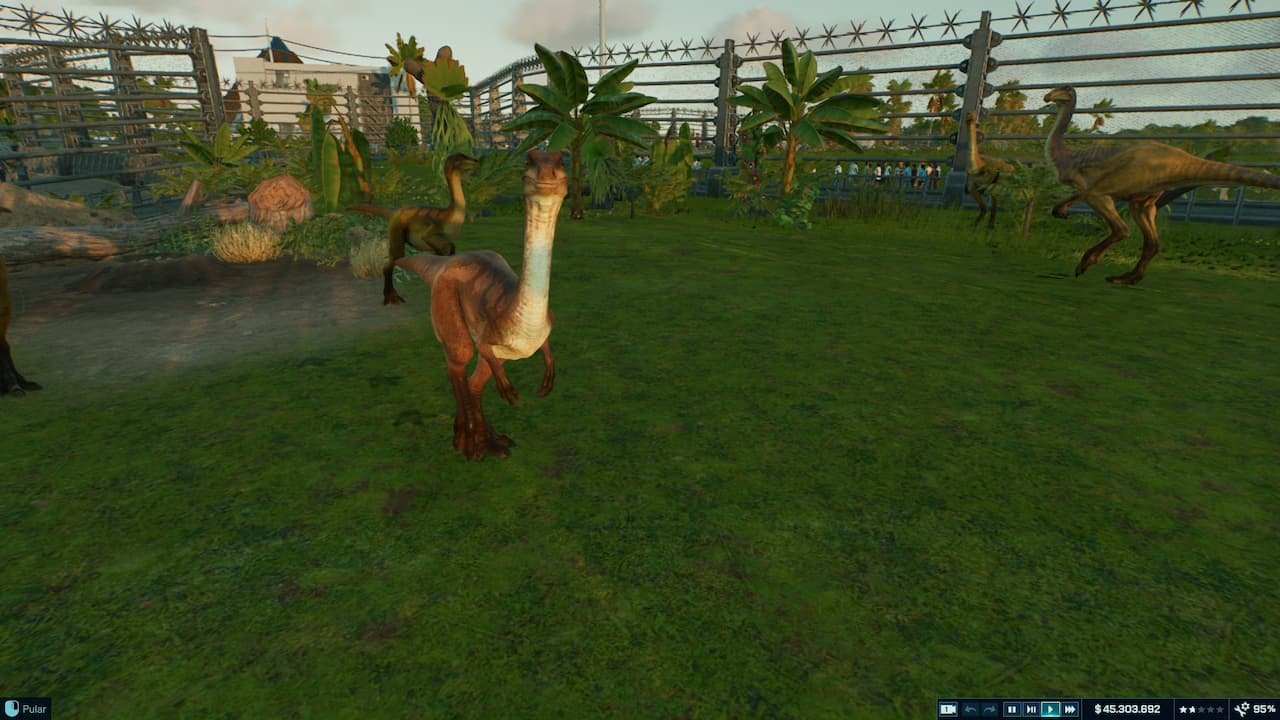Open the capture/camera mode icon
The width and height of the screenshot is (1280, 720).
coord(948,707)
